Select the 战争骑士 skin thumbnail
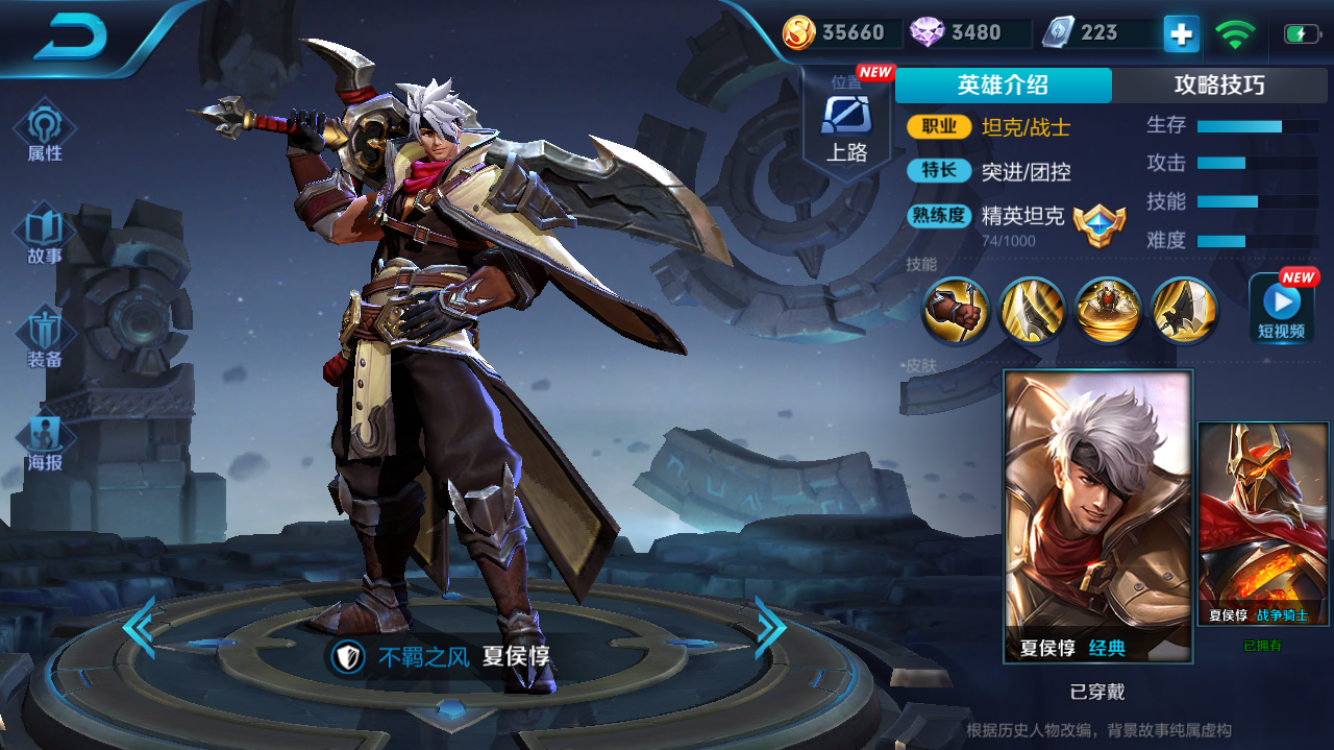Screen dimensions: 1334x750 click(x=1263, y=525)
